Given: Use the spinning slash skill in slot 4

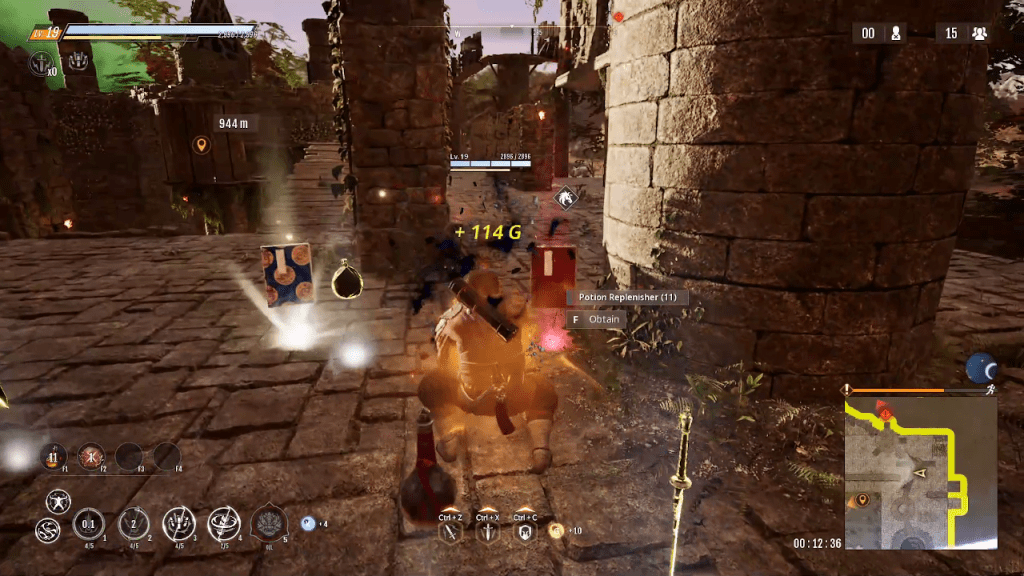Looking at the screenshot, I should 223,522.
